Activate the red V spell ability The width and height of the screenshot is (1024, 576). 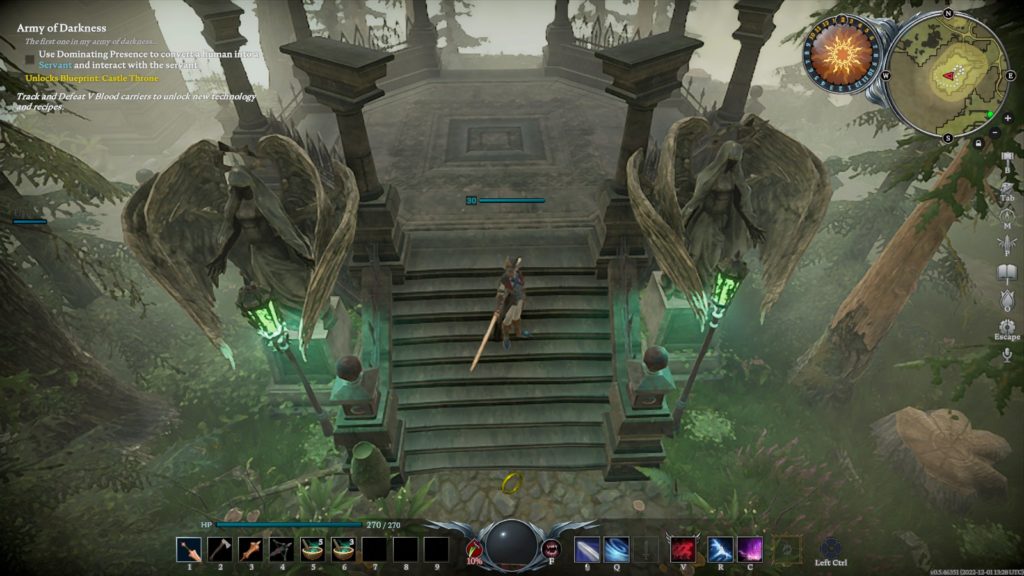[683, 549]
